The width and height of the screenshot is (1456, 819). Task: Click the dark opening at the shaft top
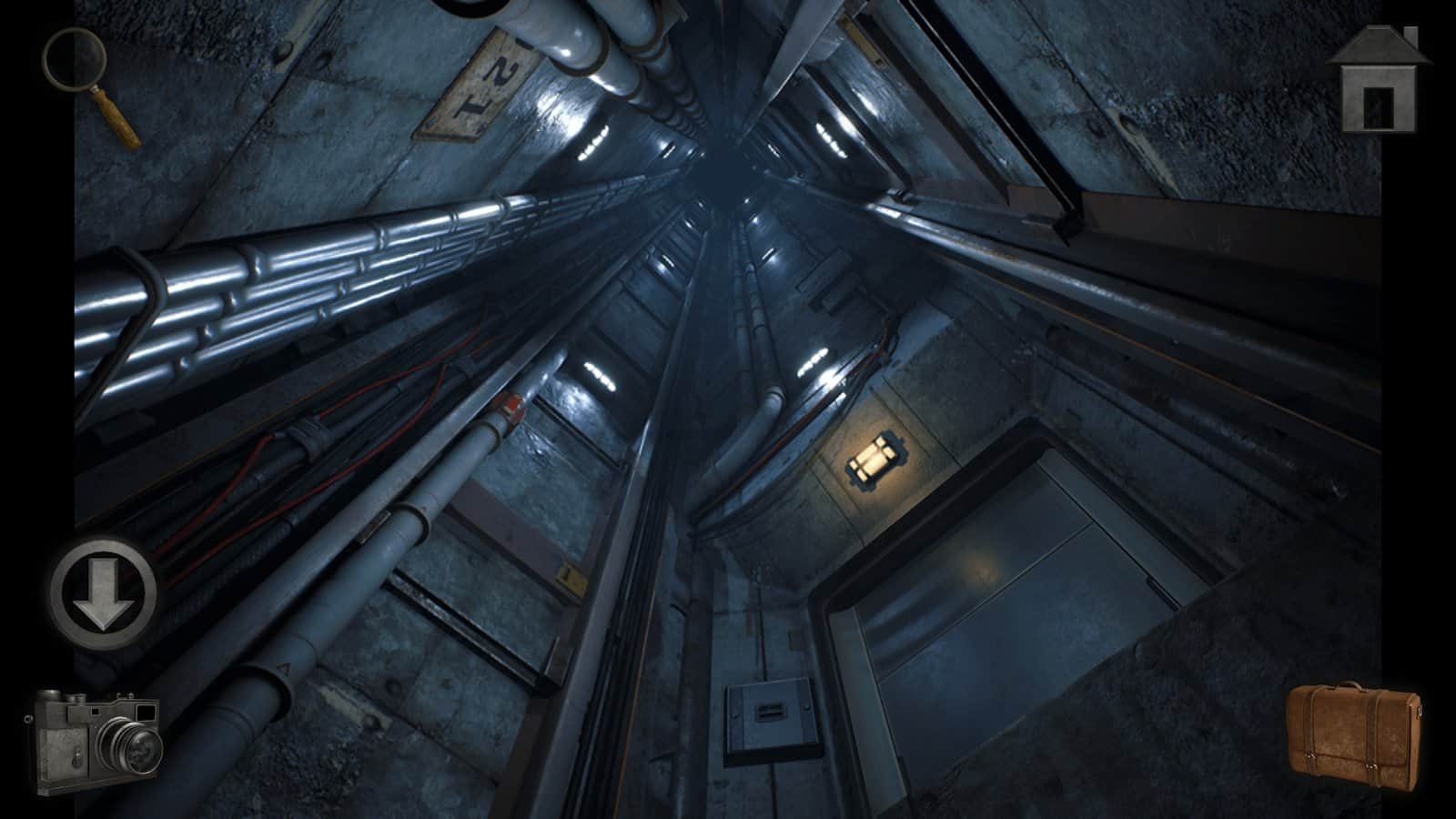tap(723, 168)
